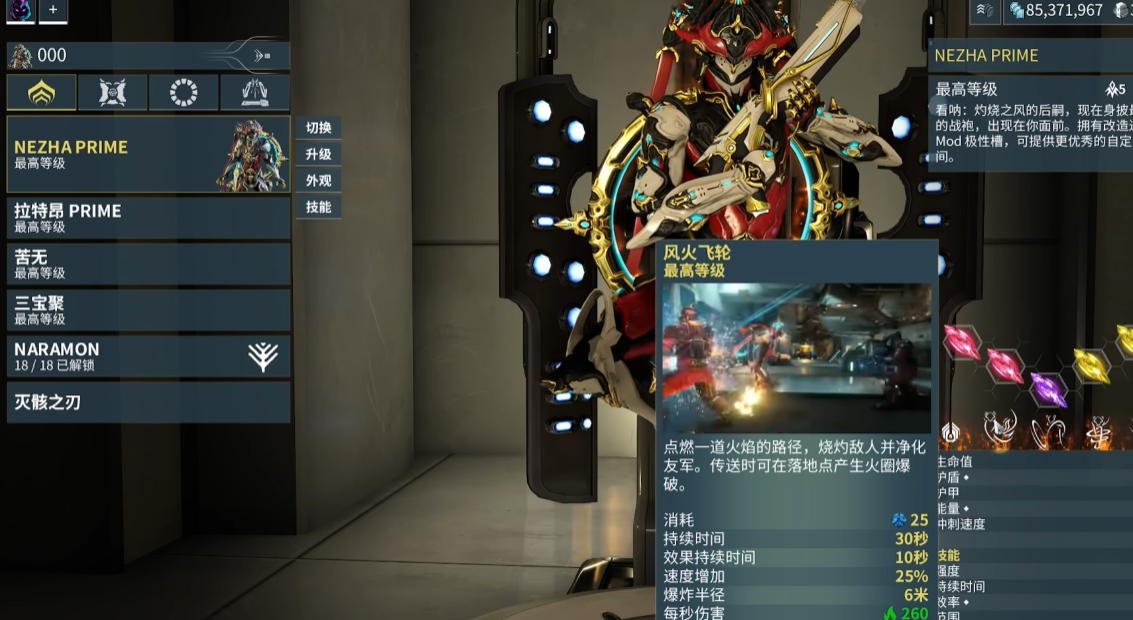Image resolution: width=1133 pixels, height=620 pixels.
Task: Open the 苦无 secondary weapon slot
Action: pos(148,264)
